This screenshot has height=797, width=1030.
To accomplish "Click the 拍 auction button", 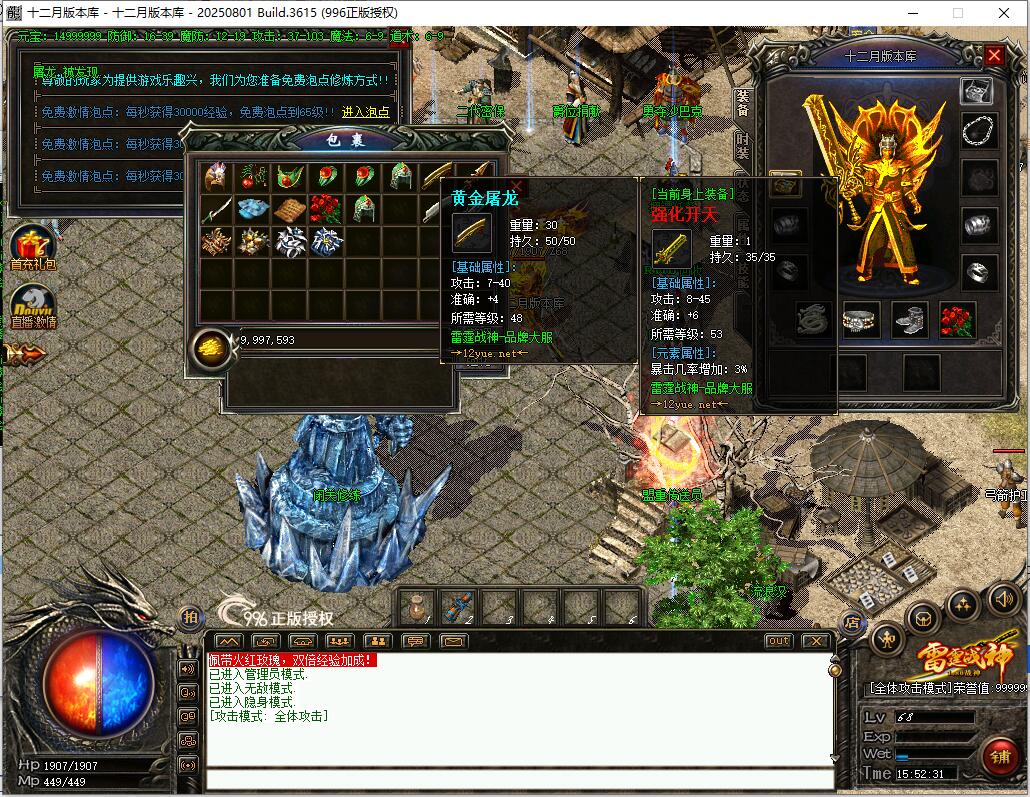I will (190, 617).
